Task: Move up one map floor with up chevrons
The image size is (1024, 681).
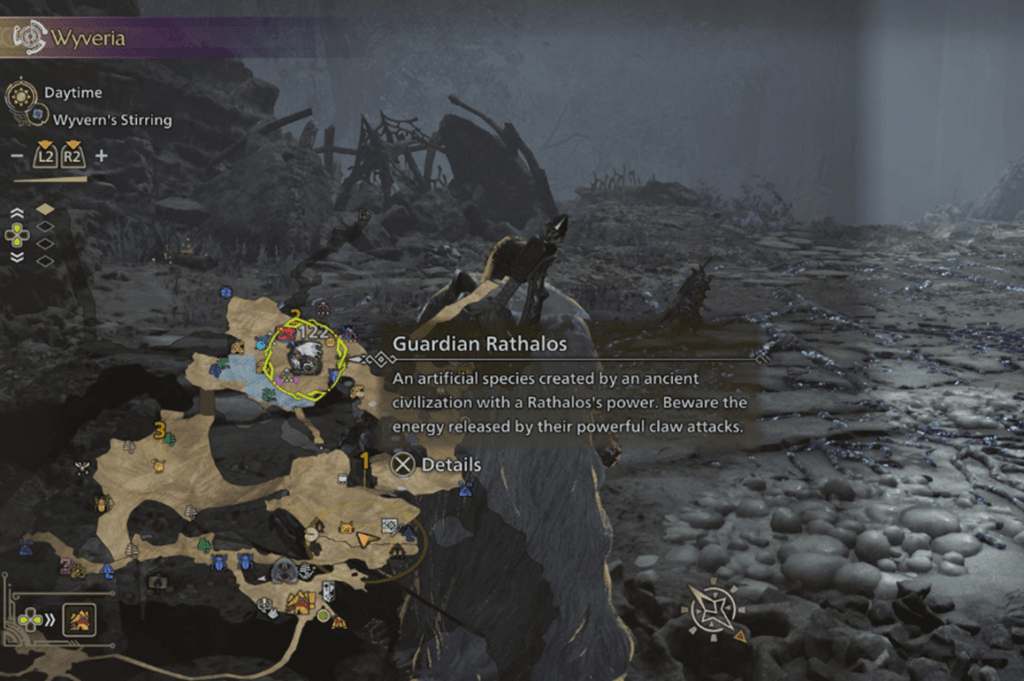Action: (17, 213)
